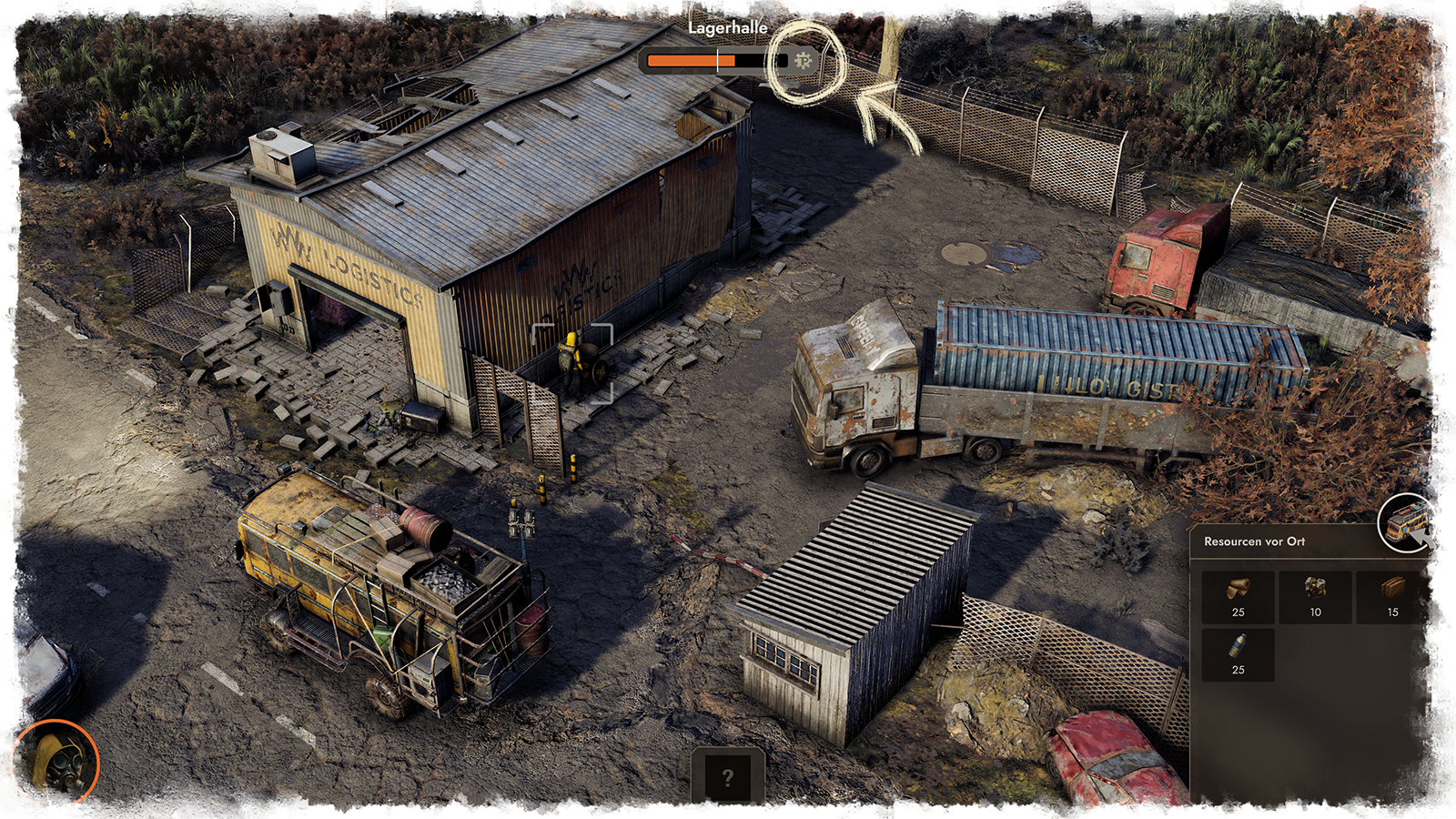Pick the scrap pile resource with 10

click(1315, 596)
